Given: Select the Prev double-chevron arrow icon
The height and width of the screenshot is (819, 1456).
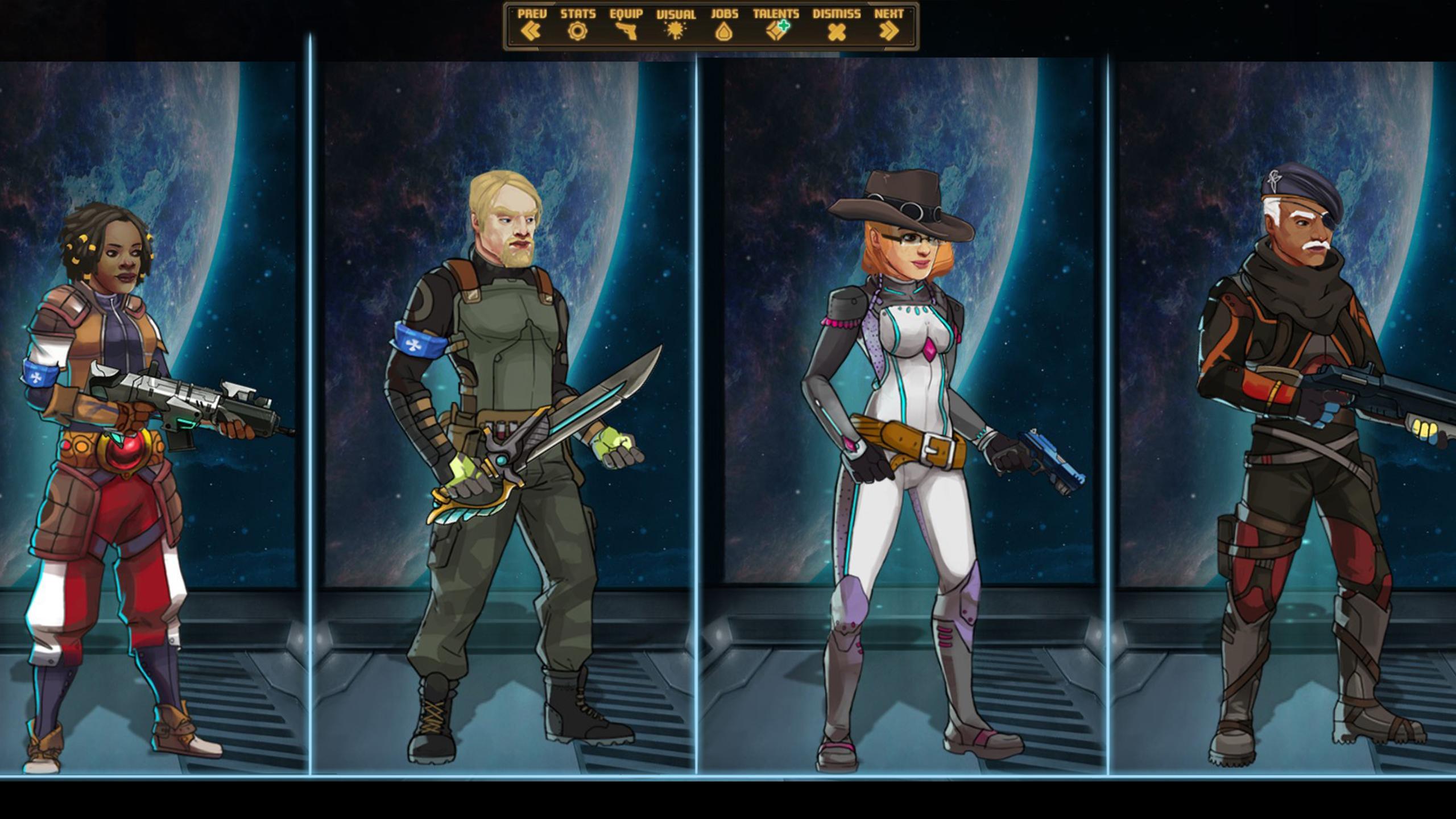Looking at the screenshot, I should coord(531,31).
